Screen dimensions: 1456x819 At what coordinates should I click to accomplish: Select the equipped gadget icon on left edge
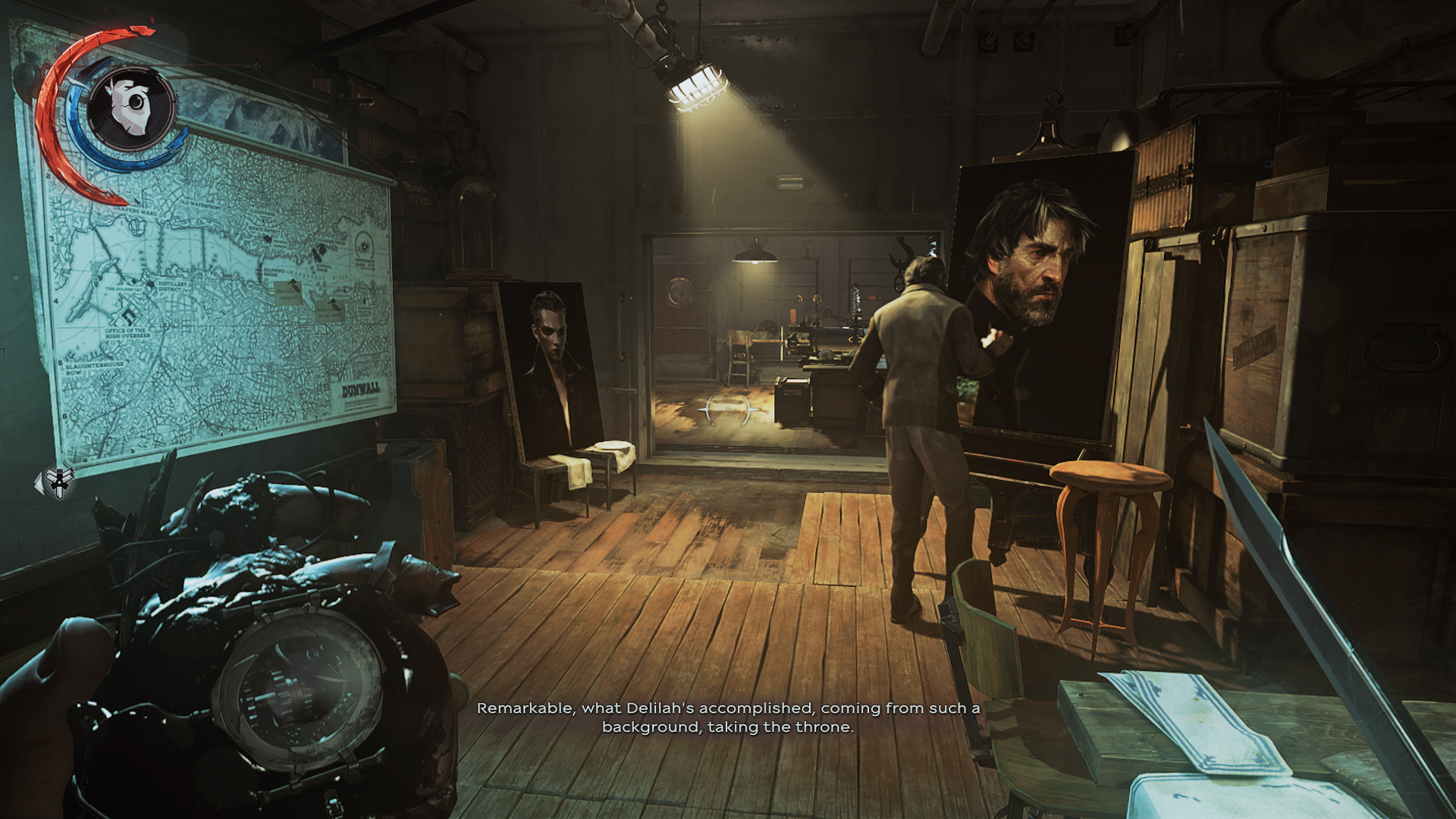click(58, 482)
